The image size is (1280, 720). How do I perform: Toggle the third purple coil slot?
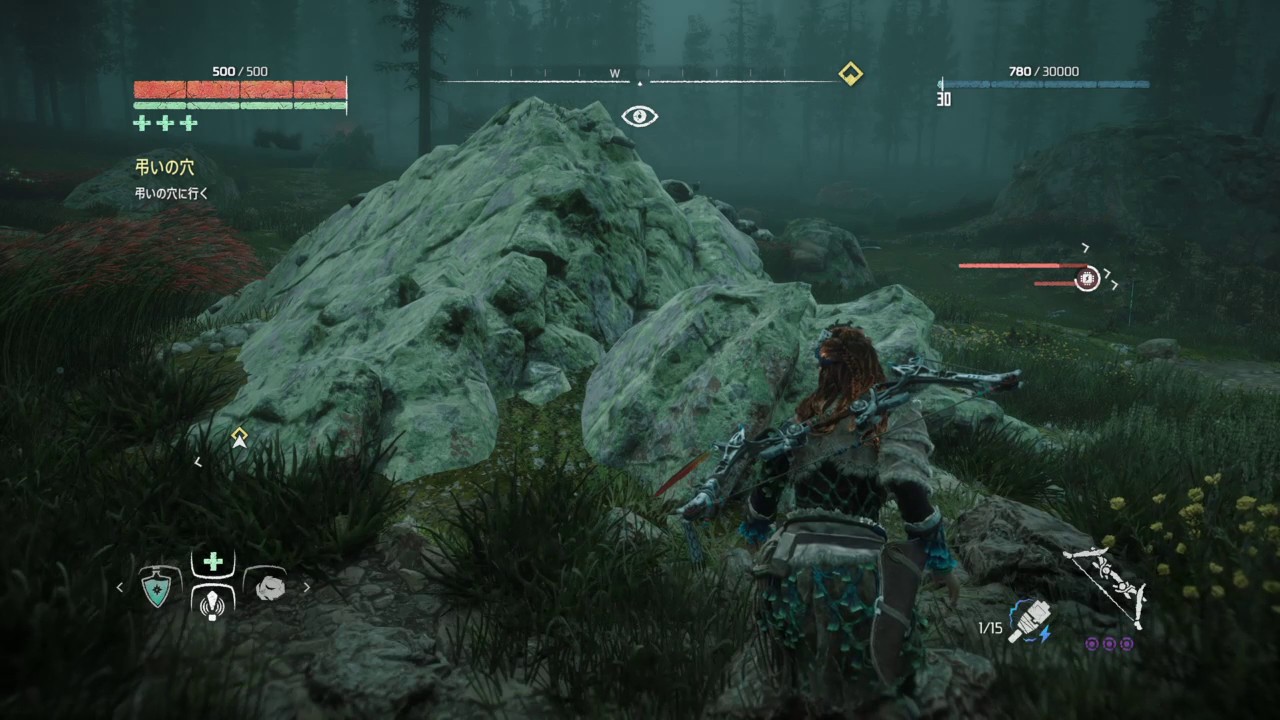[x=1127, y=644]
